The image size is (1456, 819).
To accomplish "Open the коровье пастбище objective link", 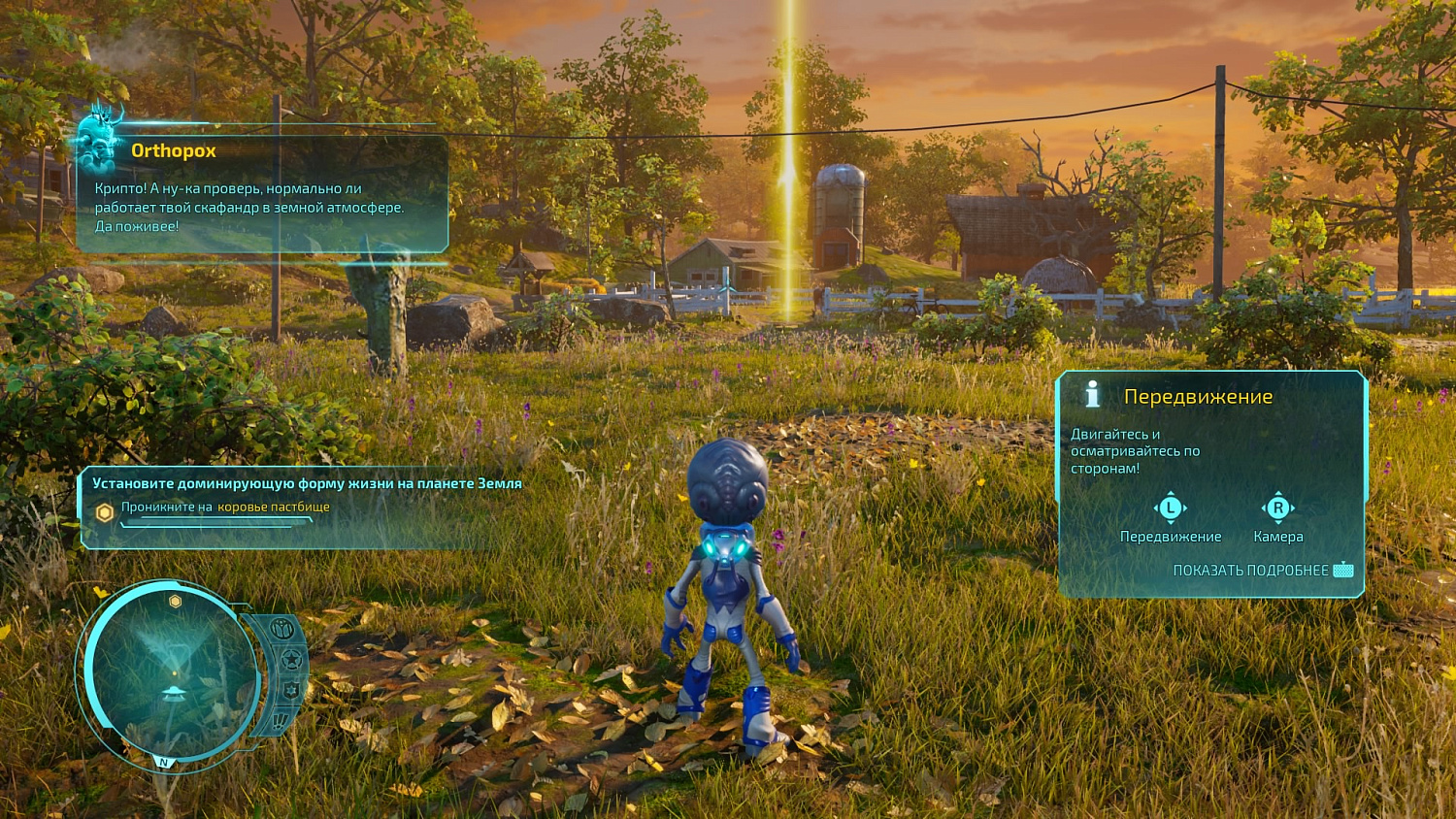I will click(275, 507).
